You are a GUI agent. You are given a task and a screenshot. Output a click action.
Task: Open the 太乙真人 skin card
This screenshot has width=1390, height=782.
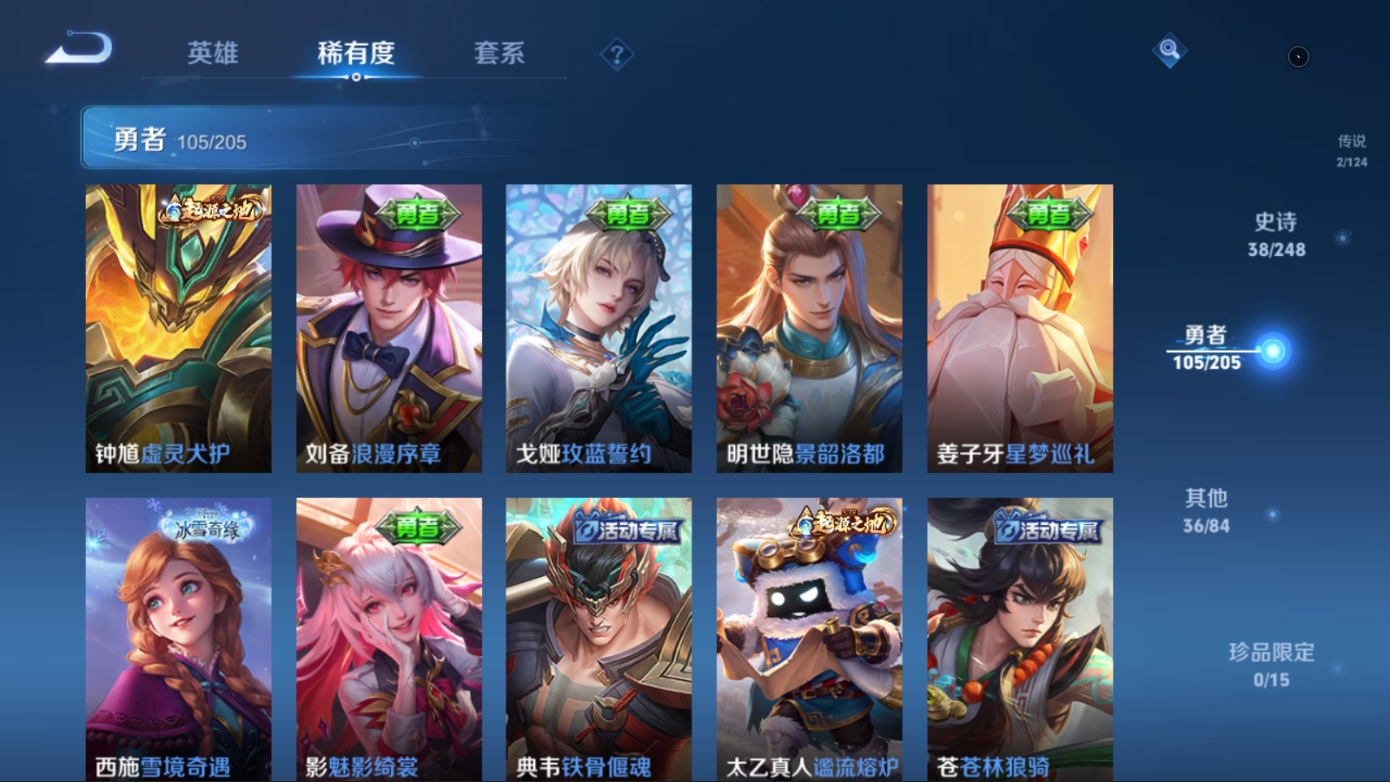[809, 640]
